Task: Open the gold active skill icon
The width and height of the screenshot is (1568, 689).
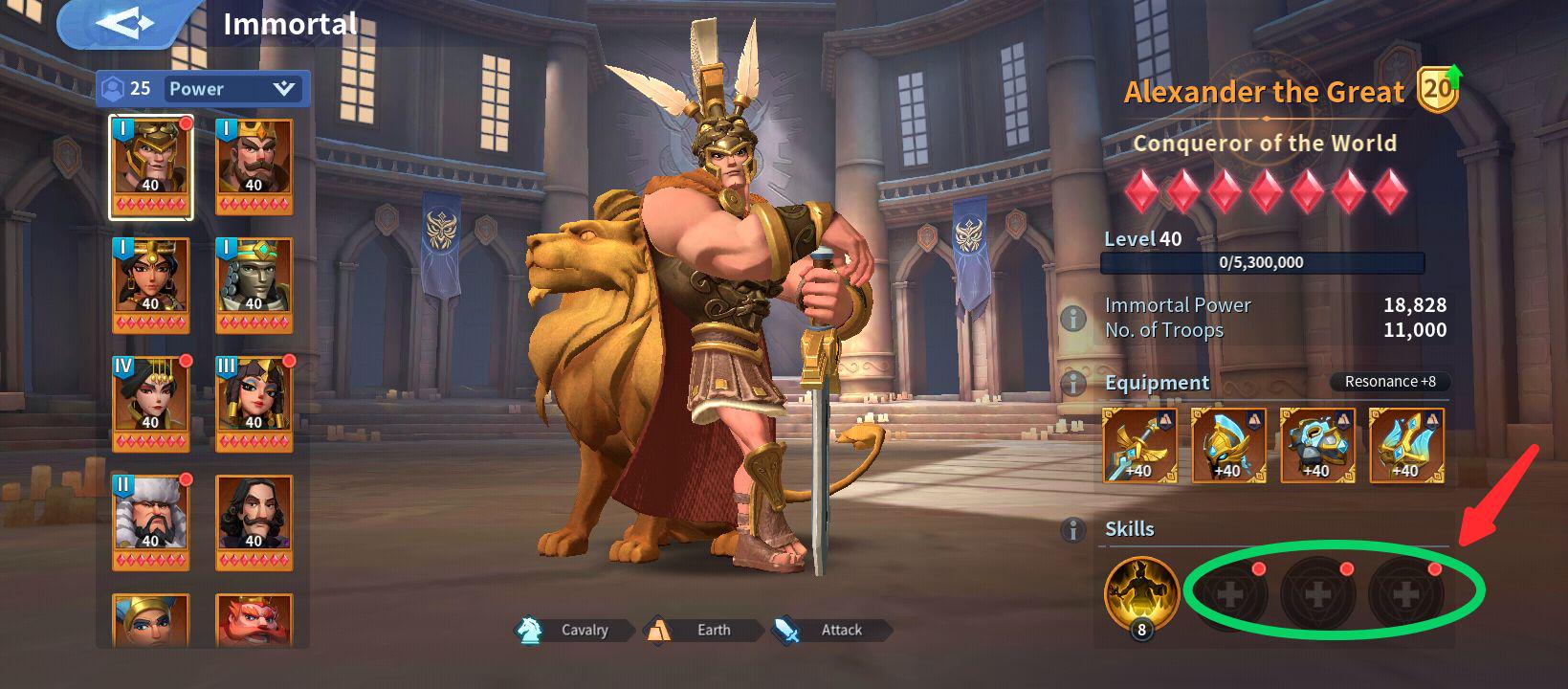Action: [1141, 593]
